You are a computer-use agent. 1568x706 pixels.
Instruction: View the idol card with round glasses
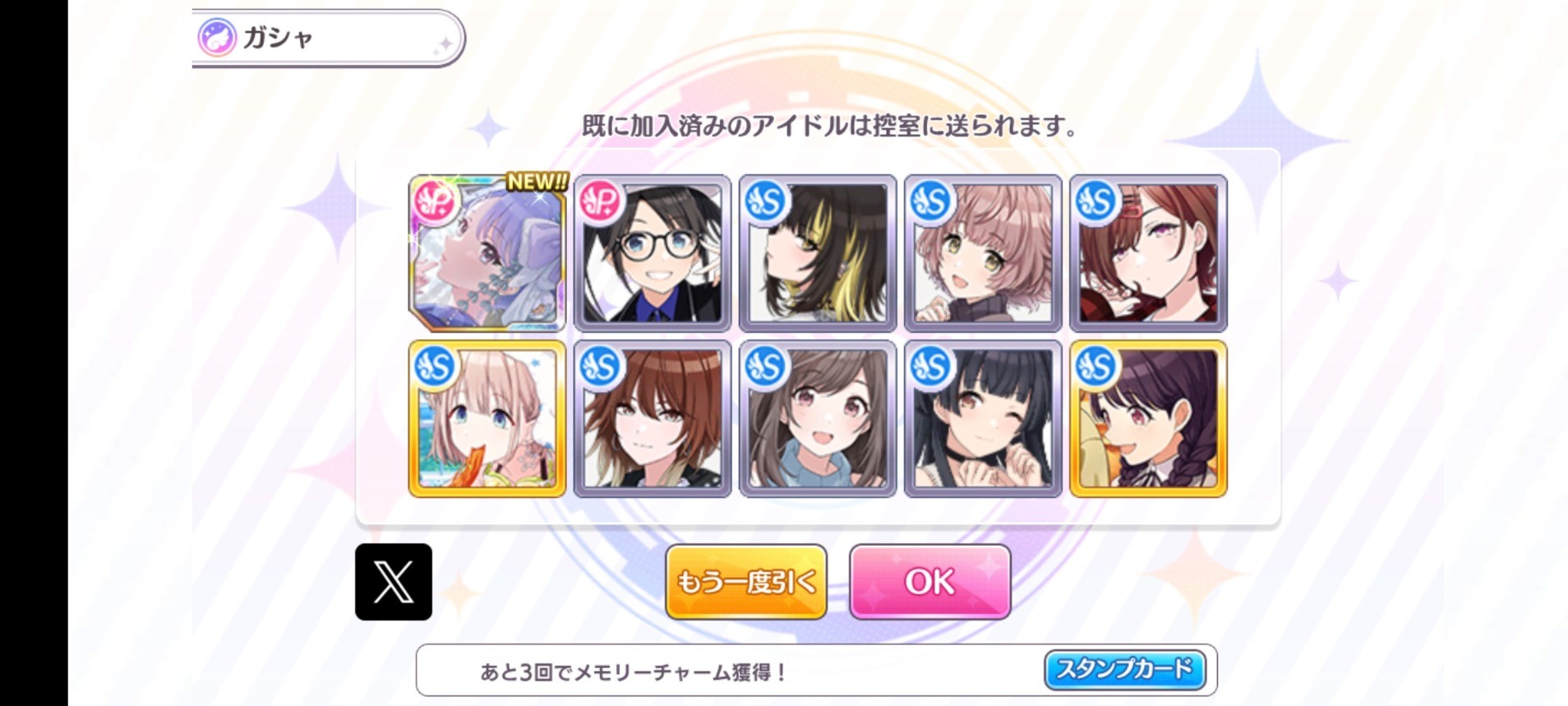tap(653, 253)
